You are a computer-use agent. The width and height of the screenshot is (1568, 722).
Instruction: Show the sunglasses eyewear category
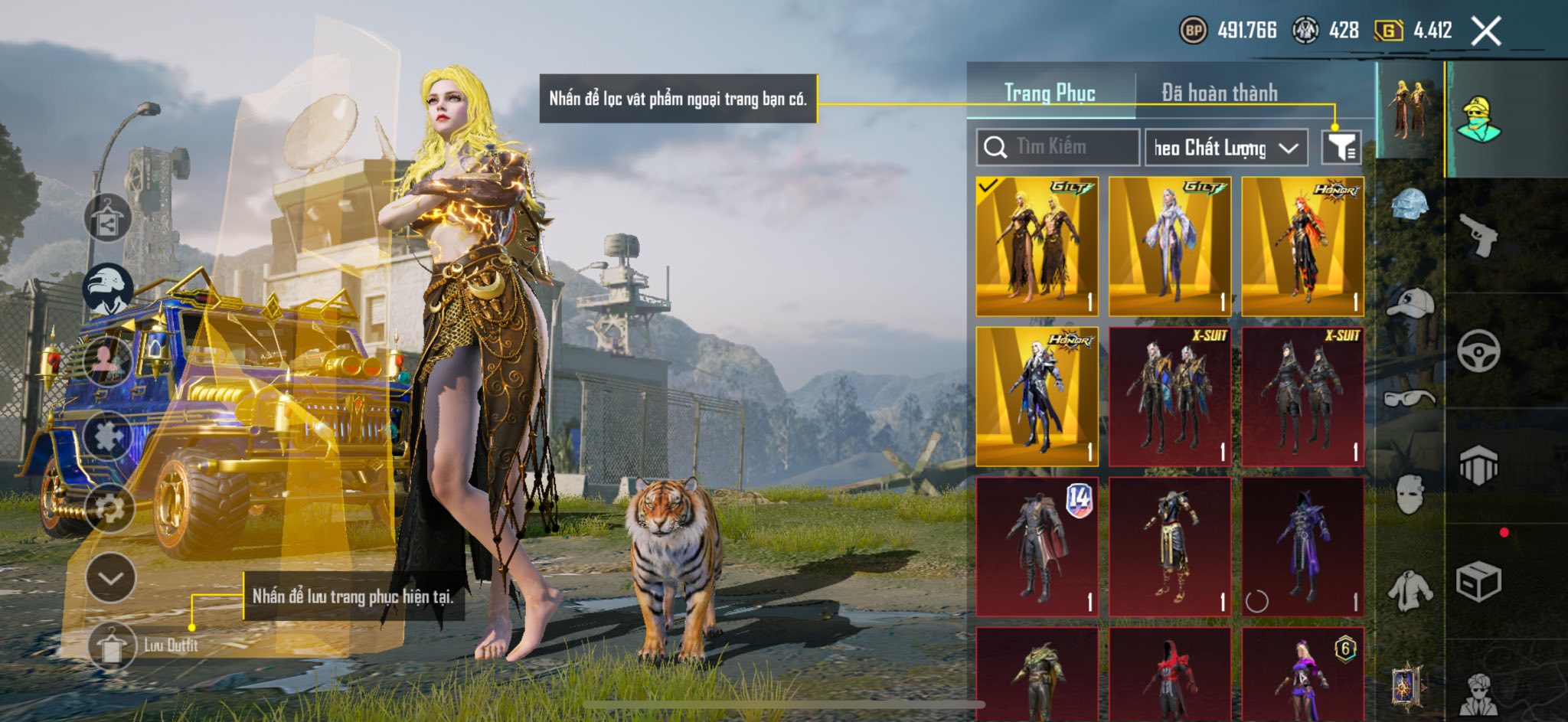(x=1409, y=398)
